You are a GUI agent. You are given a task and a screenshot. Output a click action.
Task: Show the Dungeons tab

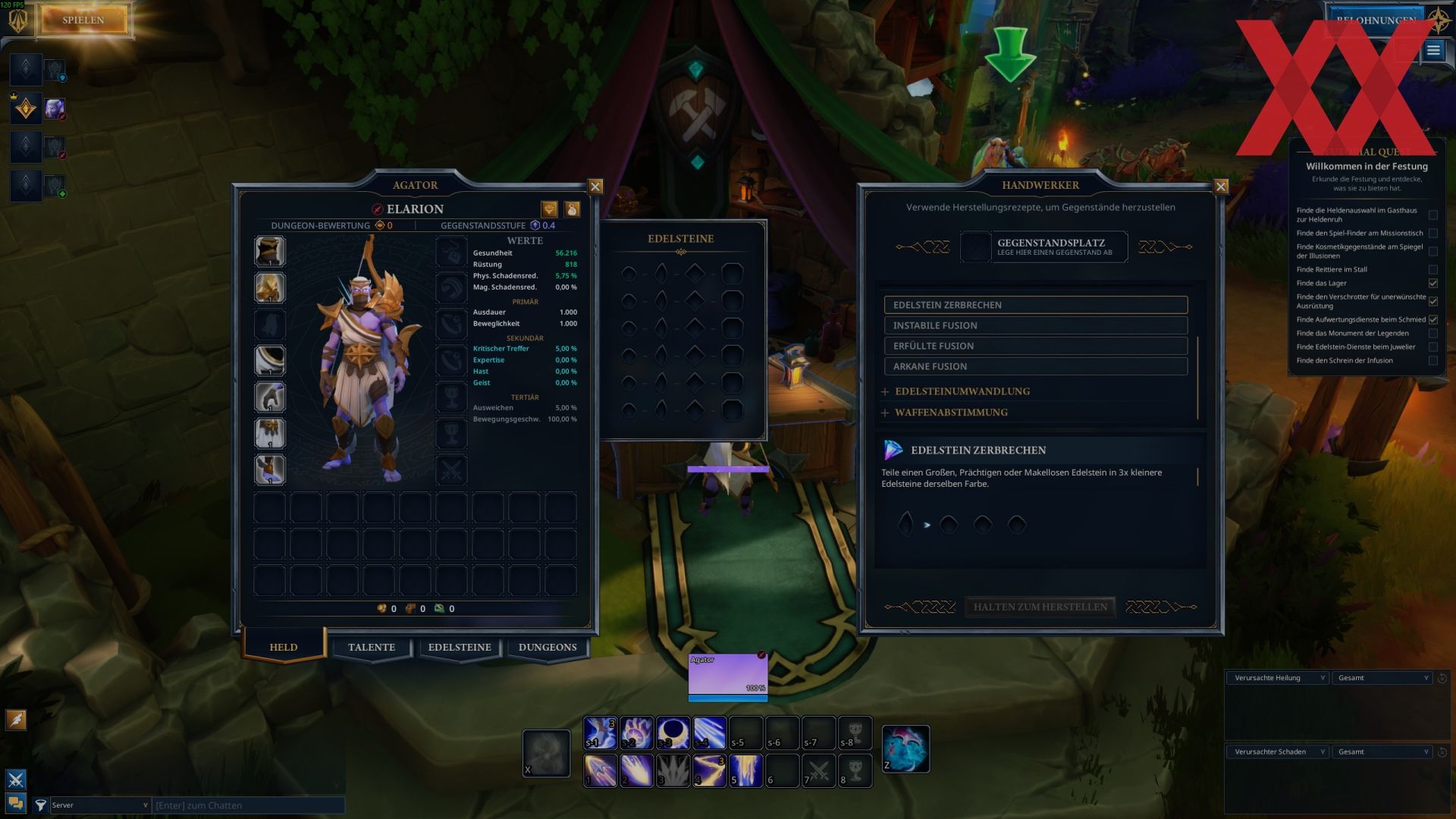(x=548, y=648)
